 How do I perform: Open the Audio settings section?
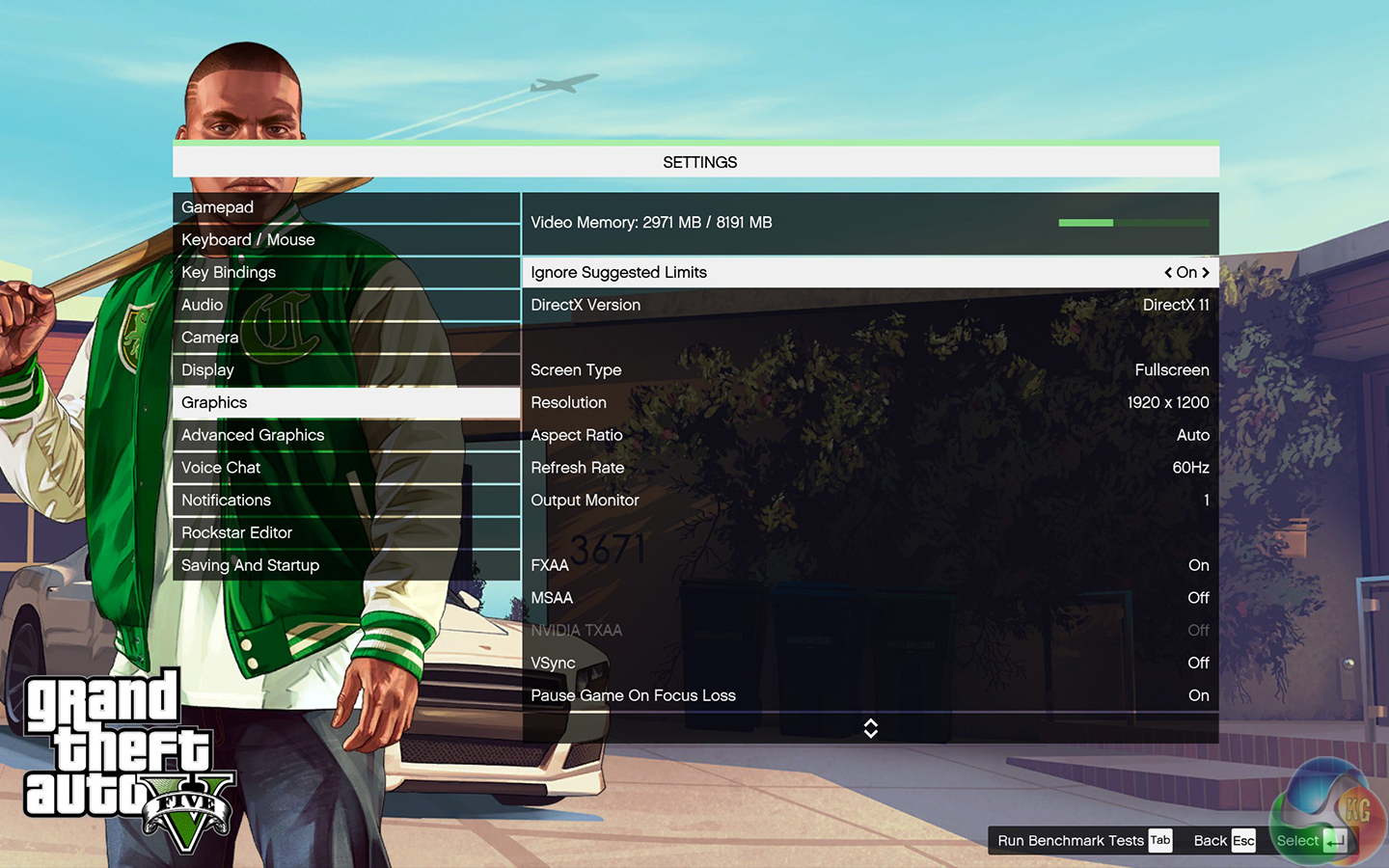click(345, 305)
